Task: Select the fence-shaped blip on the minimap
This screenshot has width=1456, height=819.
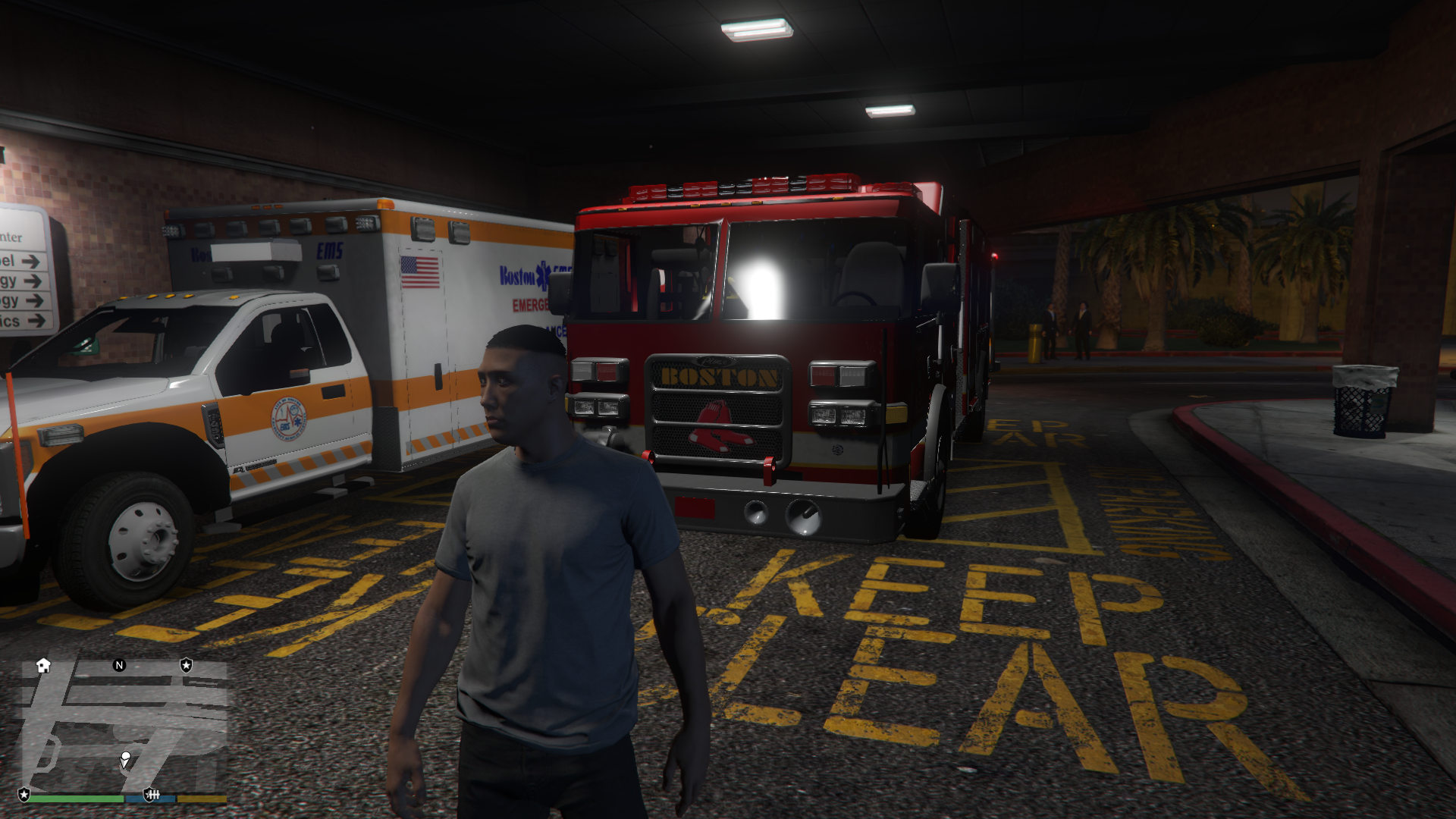Action: coord(152,795)
